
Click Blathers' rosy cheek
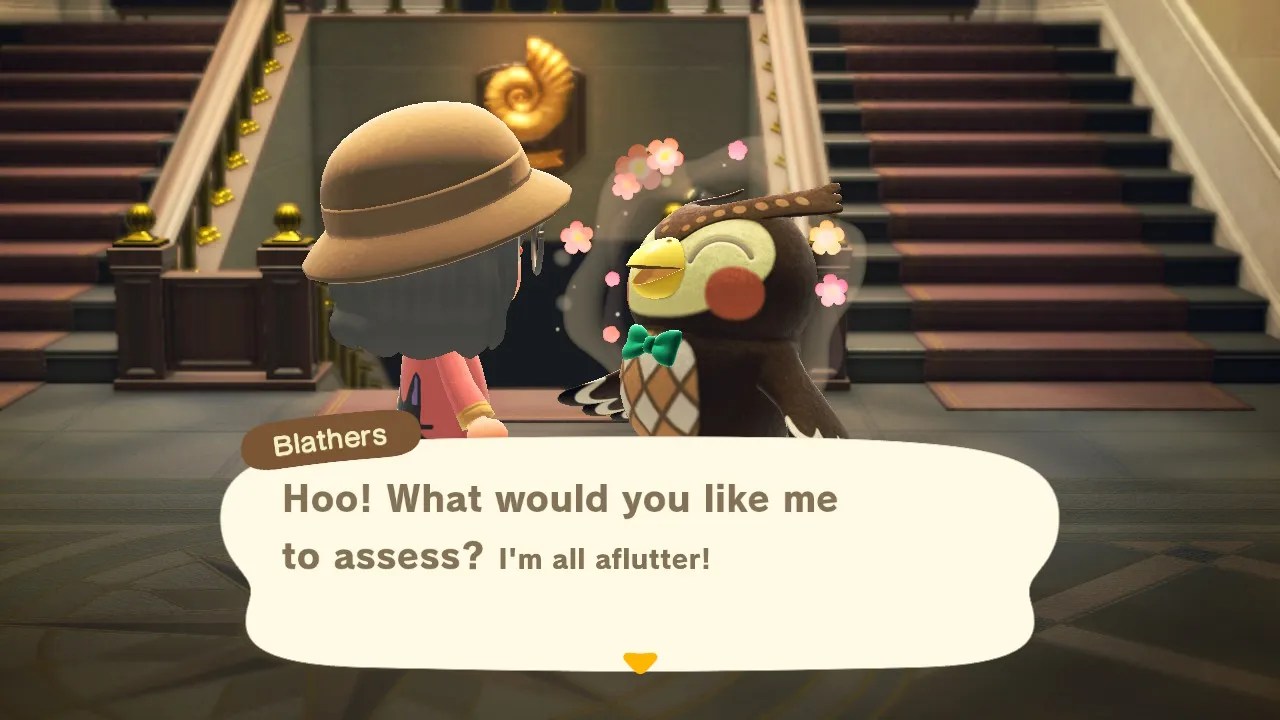[x=733, y=295]
